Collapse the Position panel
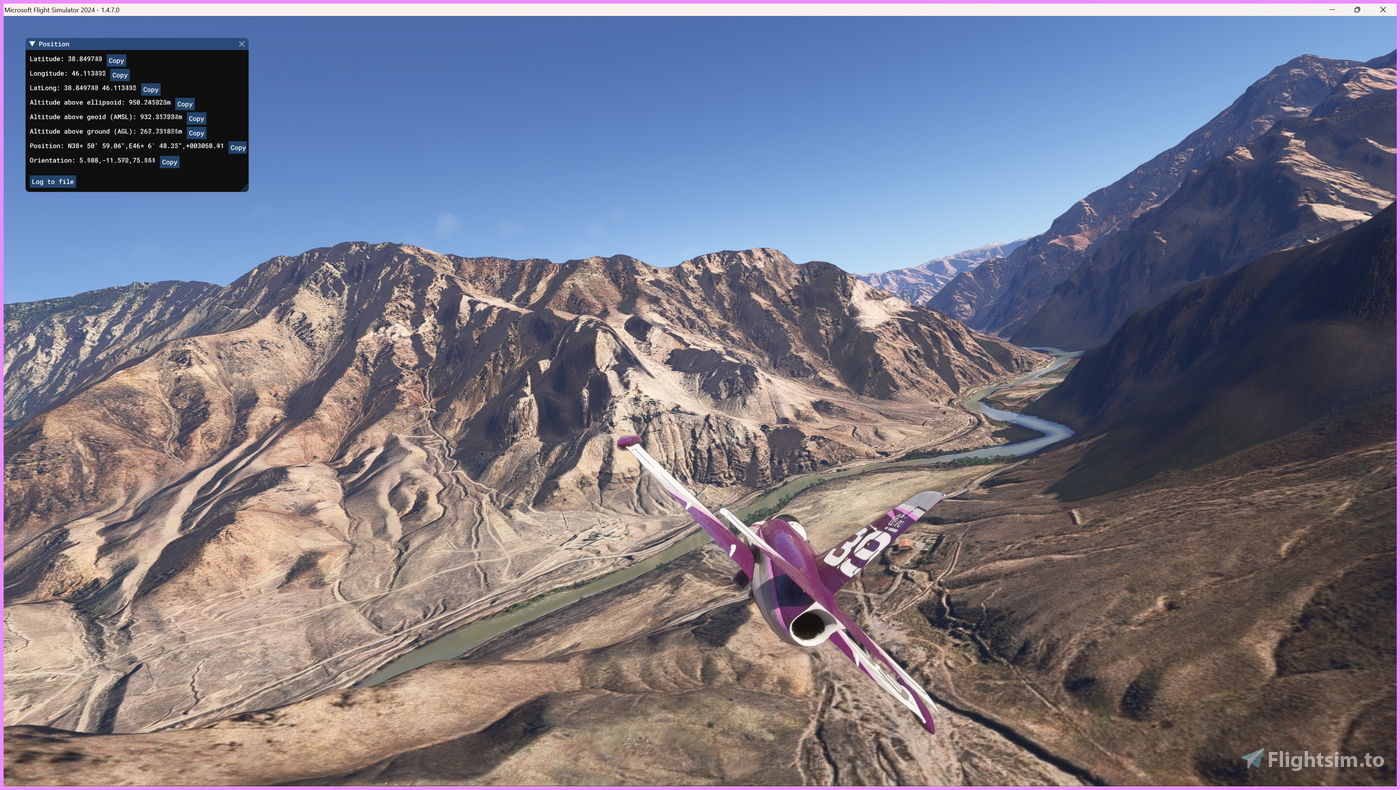This screenshot has height=790, width=1400. 30,42
